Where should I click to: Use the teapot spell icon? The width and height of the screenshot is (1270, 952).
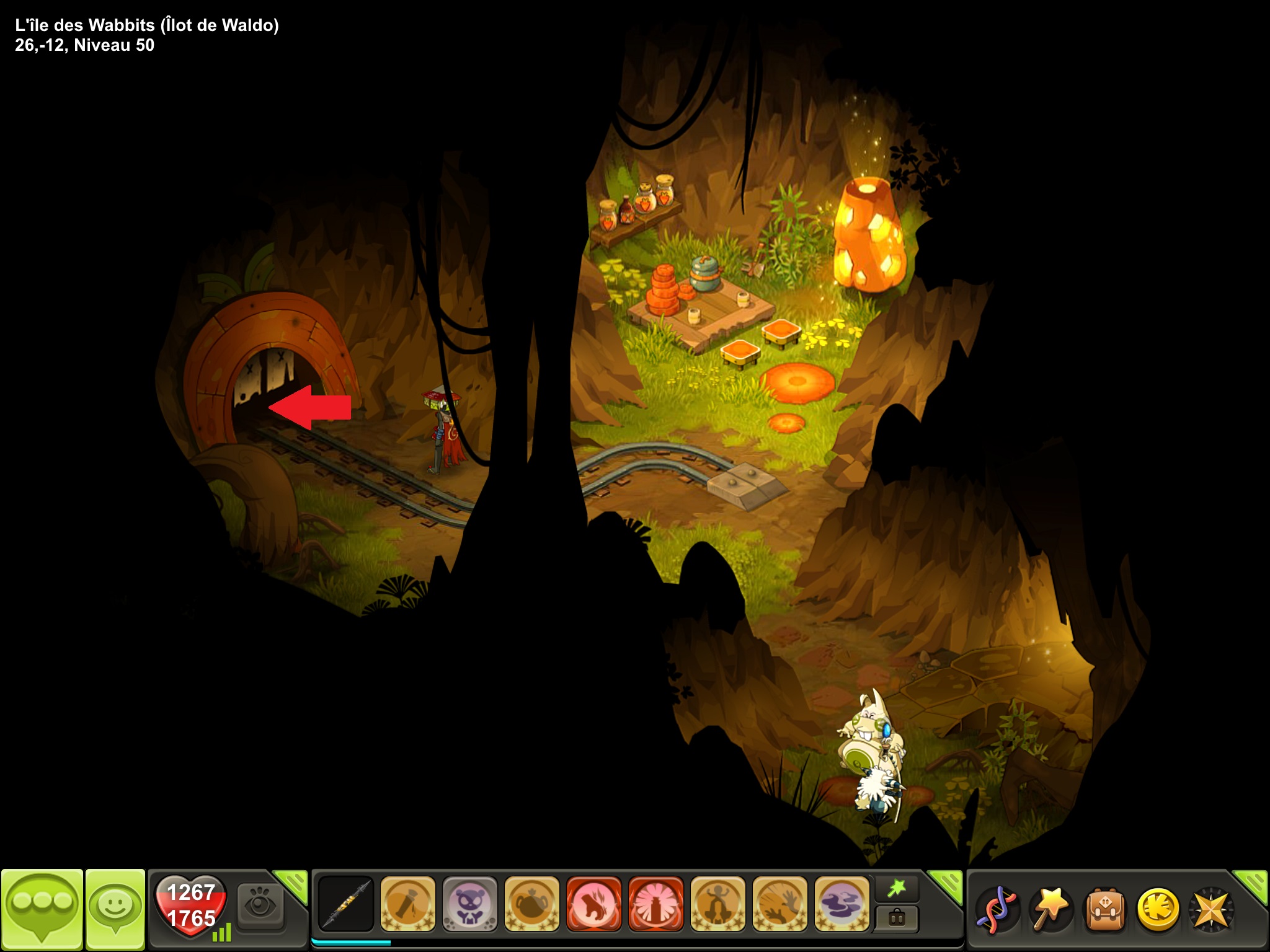point(531,904)
